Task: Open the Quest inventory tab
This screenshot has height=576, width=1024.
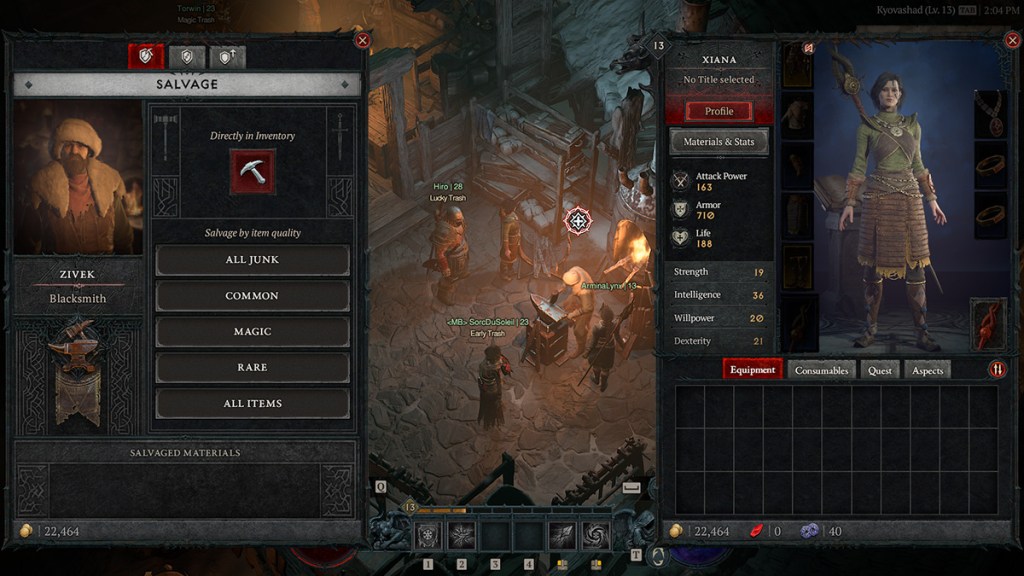Action: pos(880,370)
